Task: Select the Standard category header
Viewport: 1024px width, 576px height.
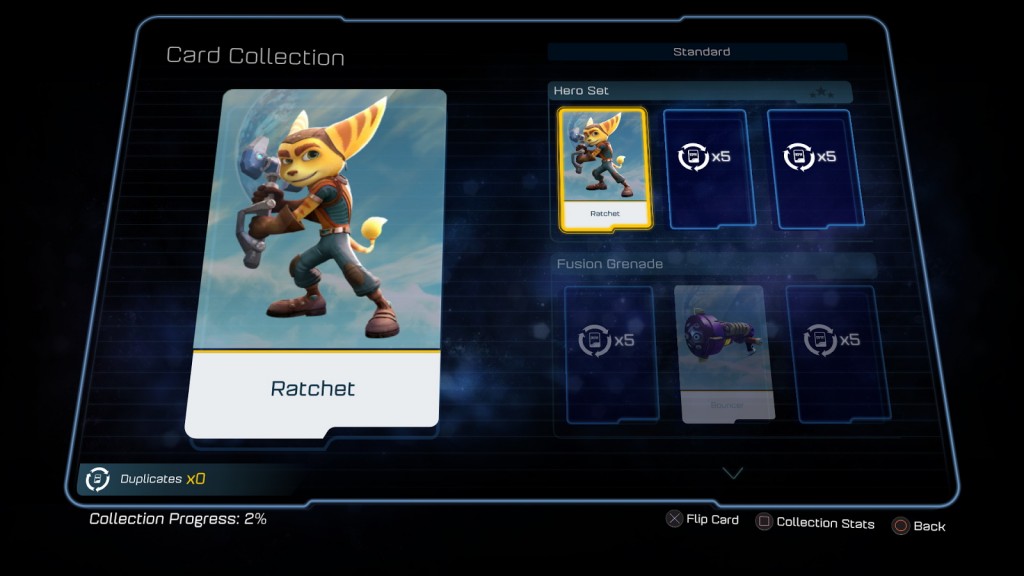Action: tap(700, 51)
